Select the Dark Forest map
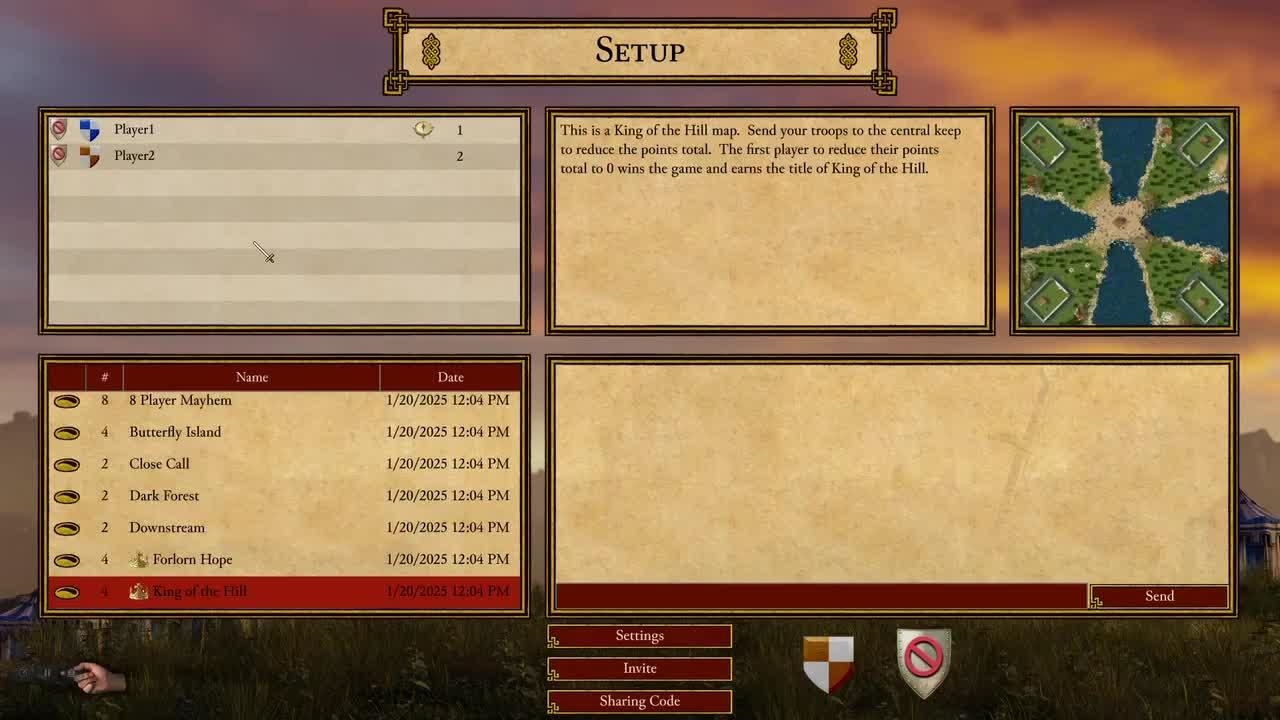Screen dimensions: 1280x720 click(x=164, y=496)
